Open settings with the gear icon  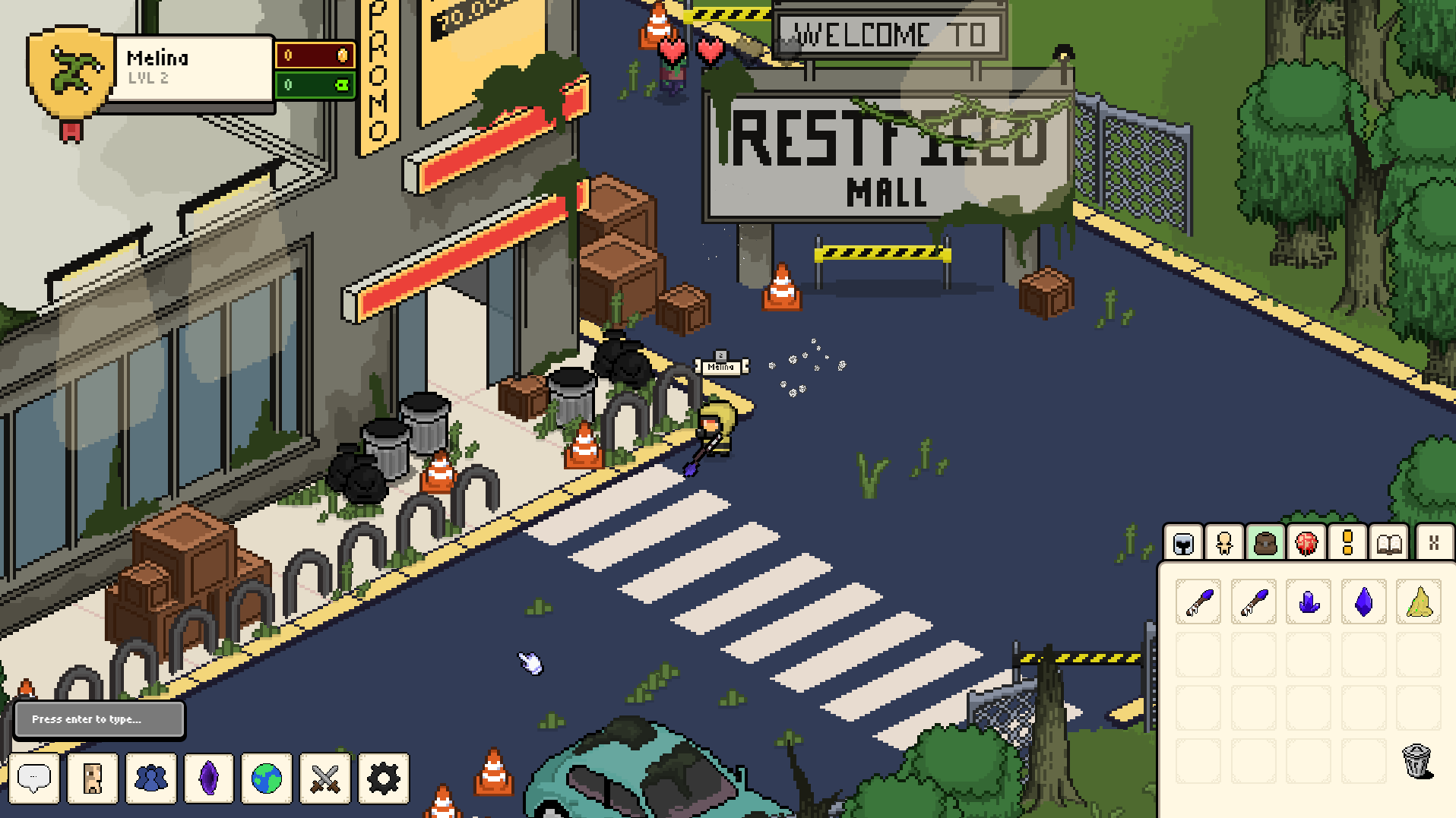click(x=384, y=778)
